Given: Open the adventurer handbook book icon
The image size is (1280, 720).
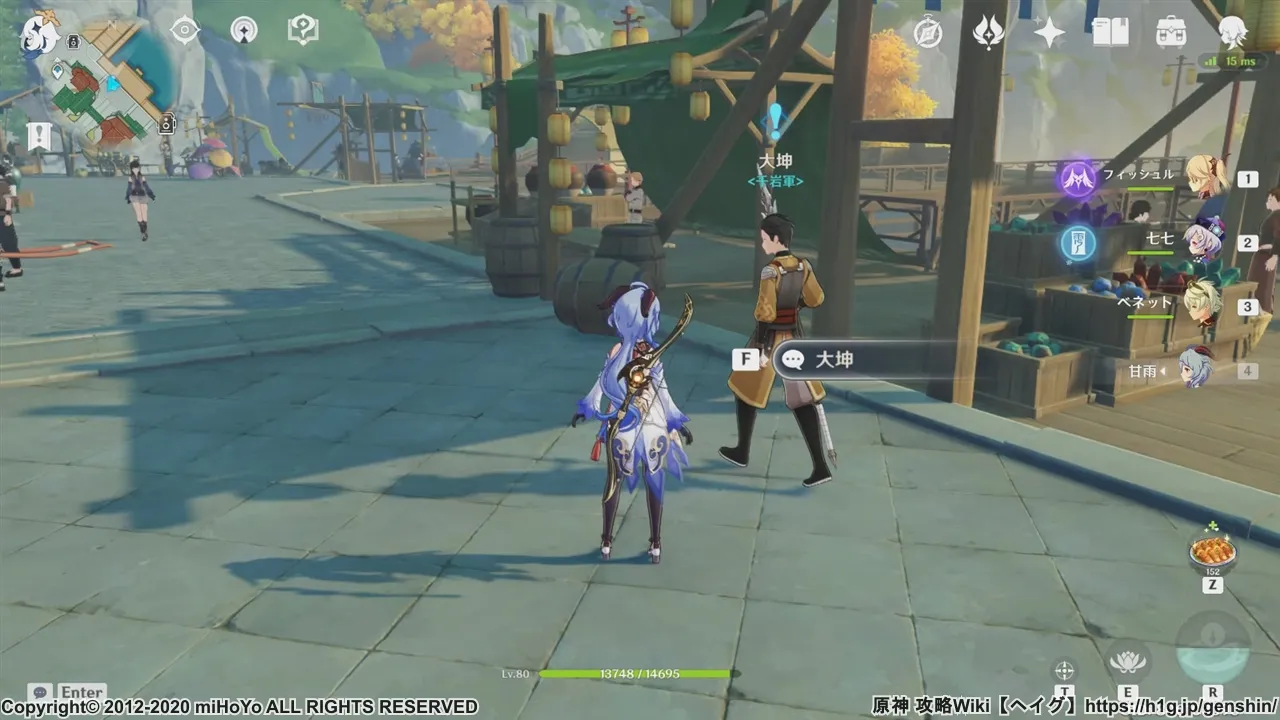Looking at the screenshot, I should click(1110, 33).
